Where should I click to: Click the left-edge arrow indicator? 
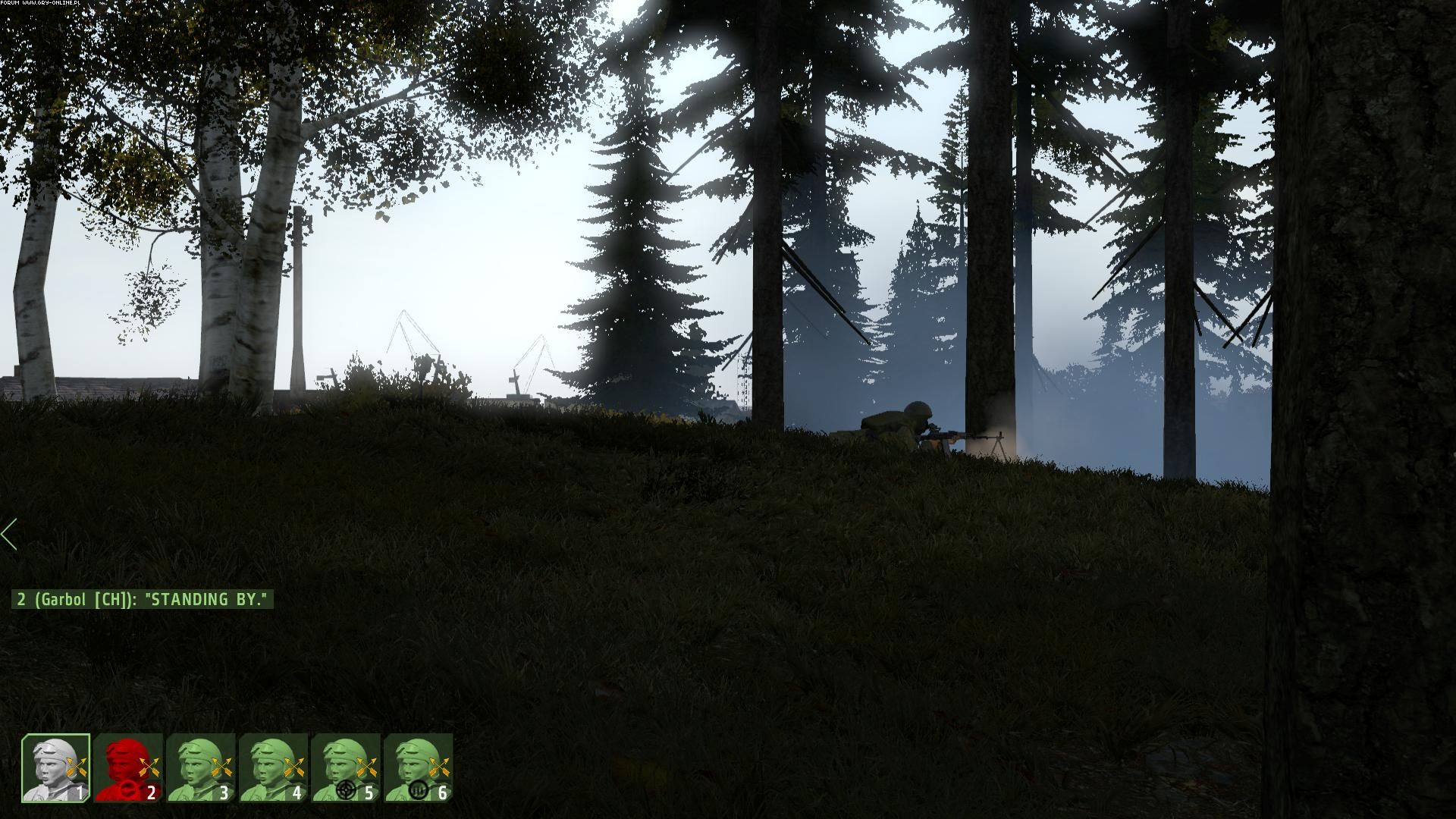point(9,535)
